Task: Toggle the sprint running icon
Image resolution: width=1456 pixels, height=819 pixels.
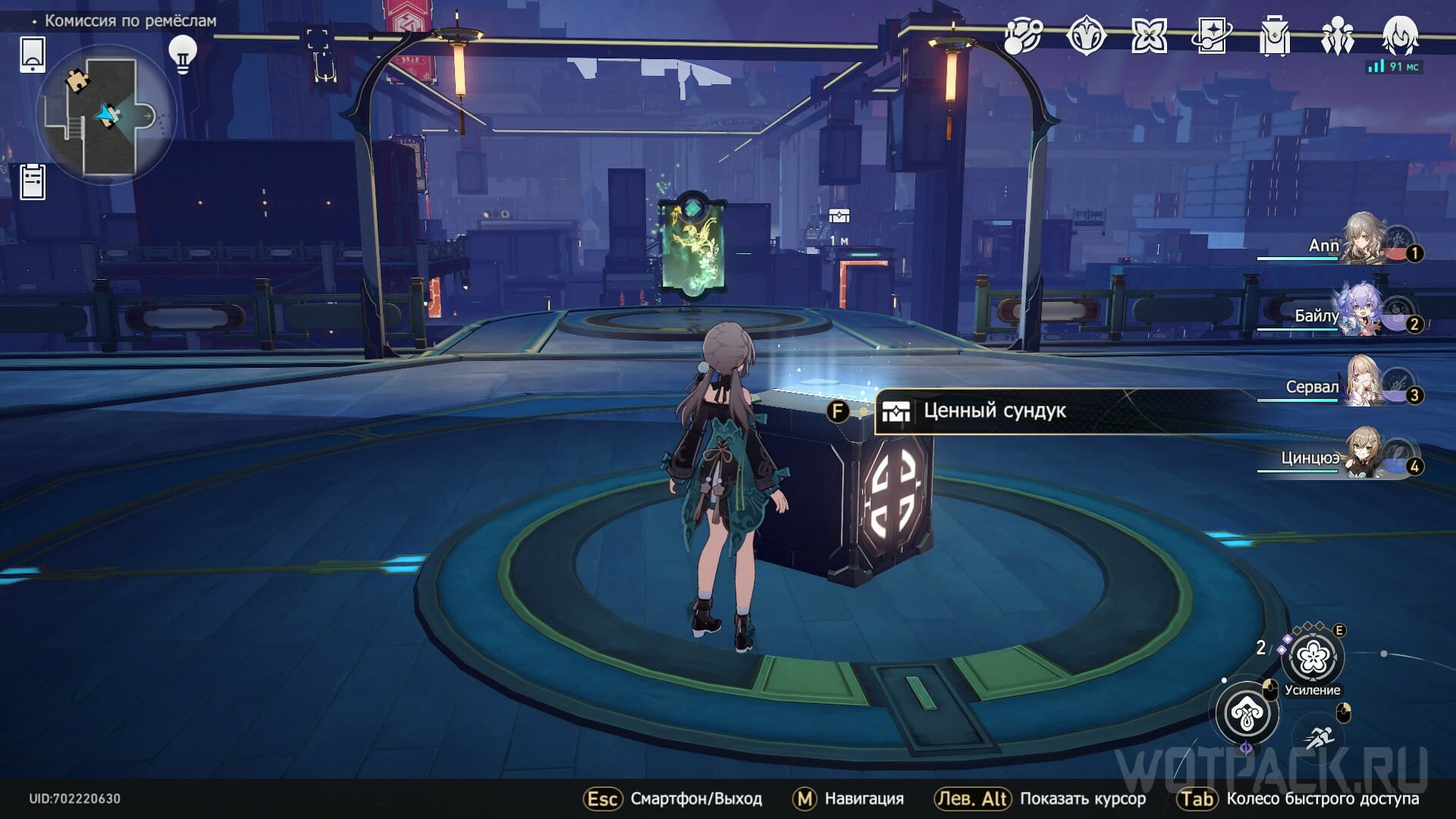Action: pyautogui.click(x=1321, y=736)
